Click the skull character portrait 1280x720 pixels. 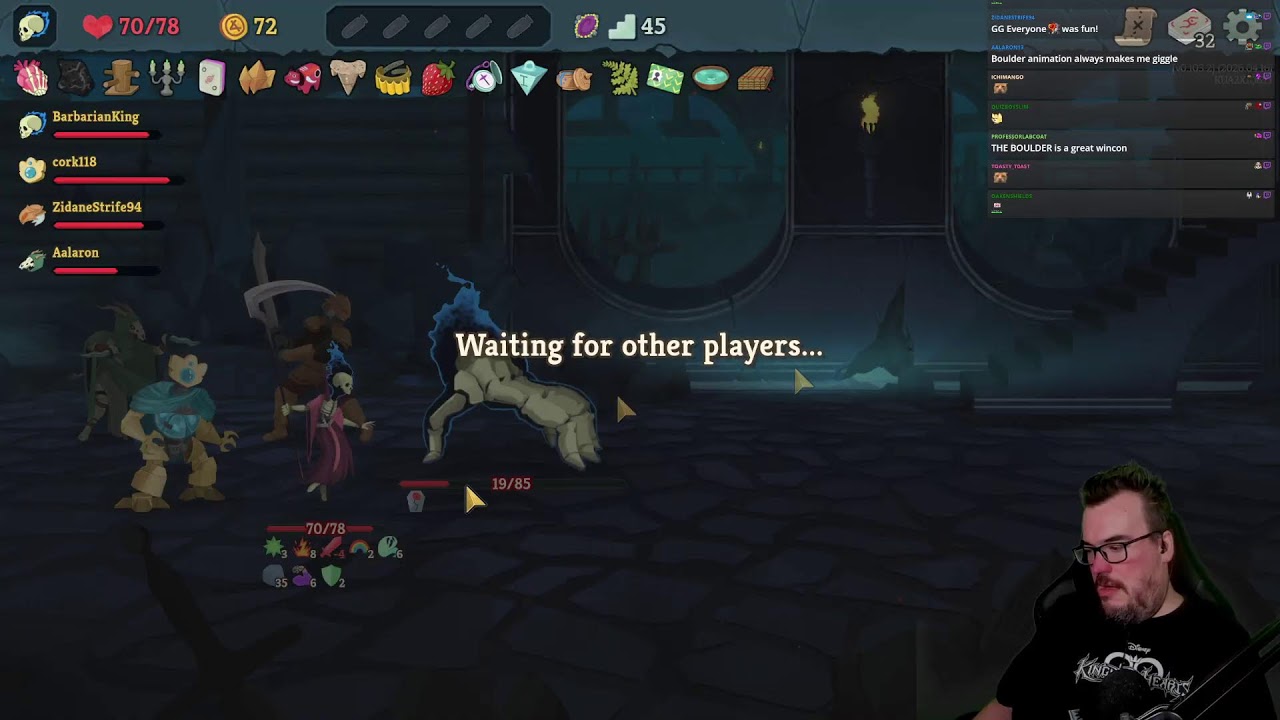coord(34,26)
